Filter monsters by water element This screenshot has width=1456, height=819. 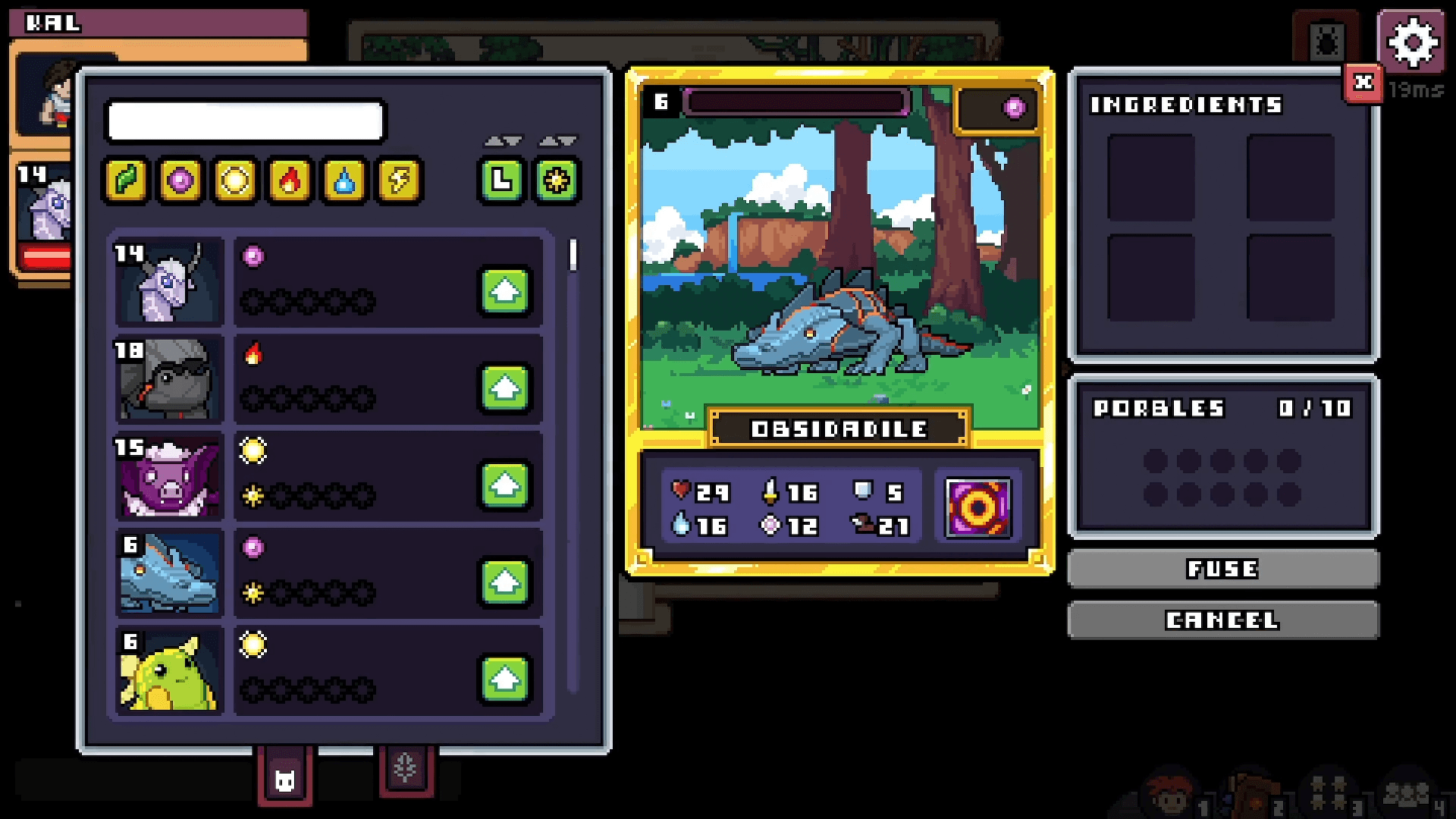point(344,180)
